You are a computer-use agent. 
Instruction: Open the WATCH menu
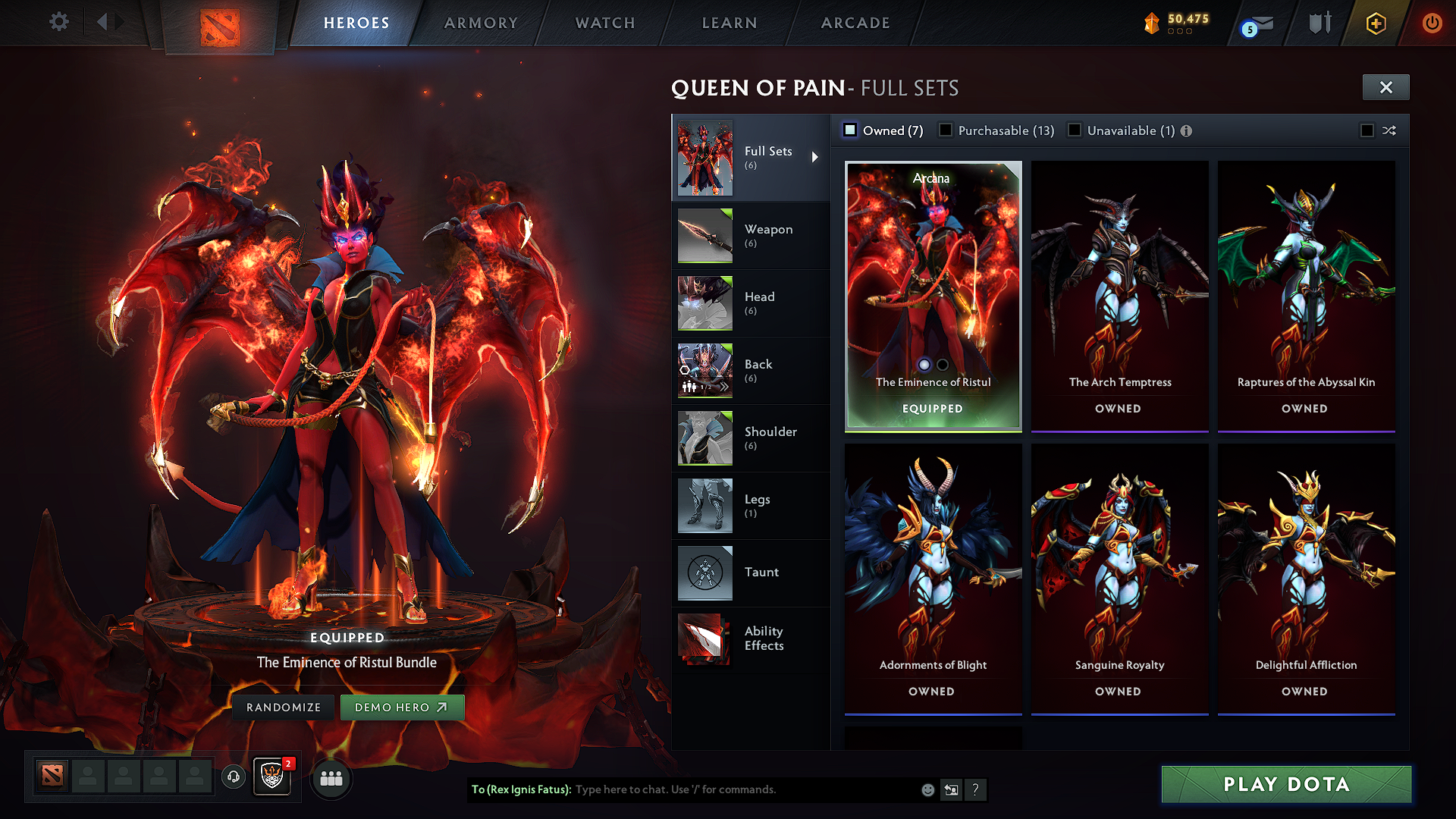(604, 23)
